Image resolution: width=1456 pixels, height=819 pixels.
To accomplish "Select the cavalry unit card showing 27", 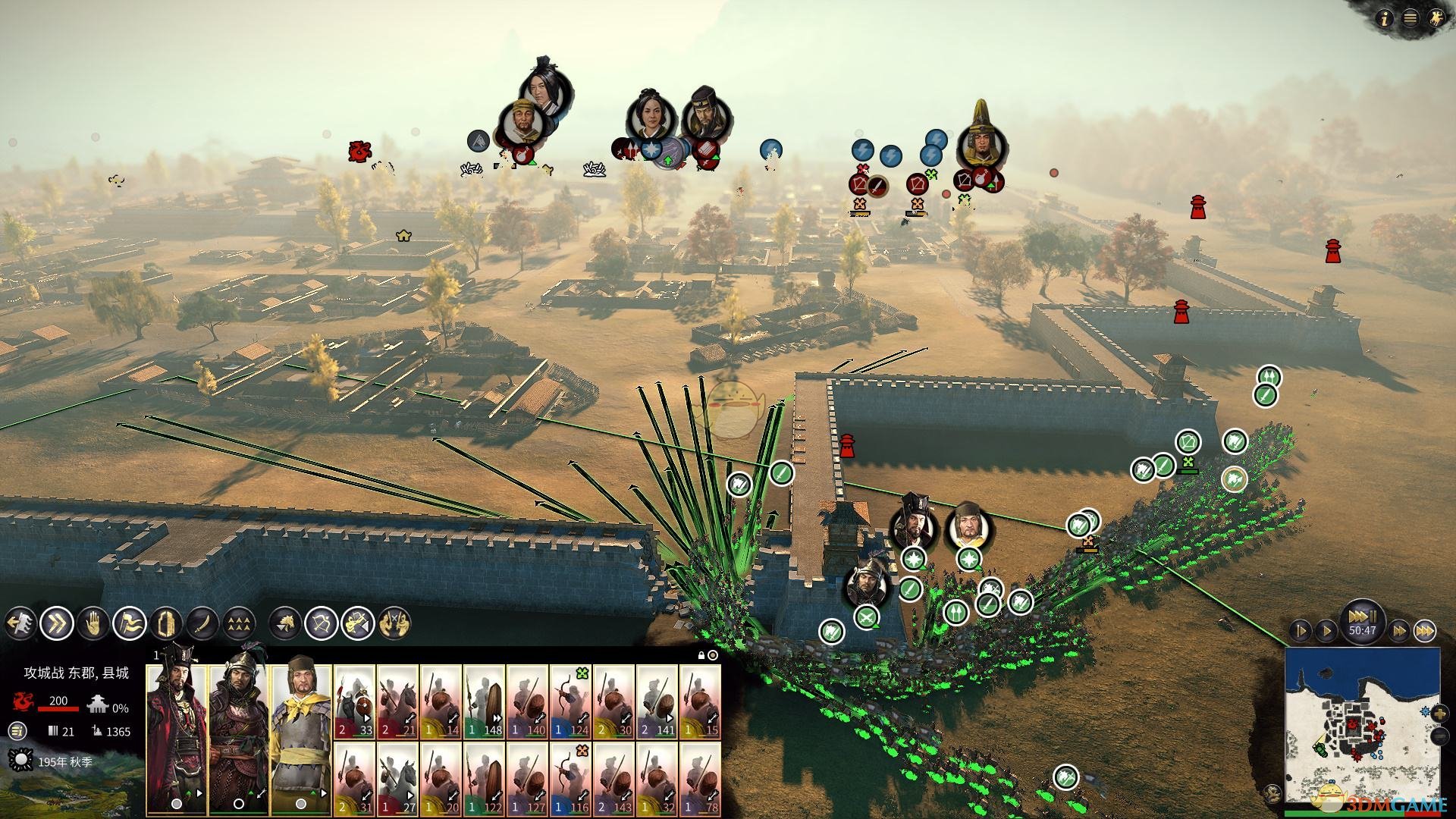I will [x=398, y=778].
